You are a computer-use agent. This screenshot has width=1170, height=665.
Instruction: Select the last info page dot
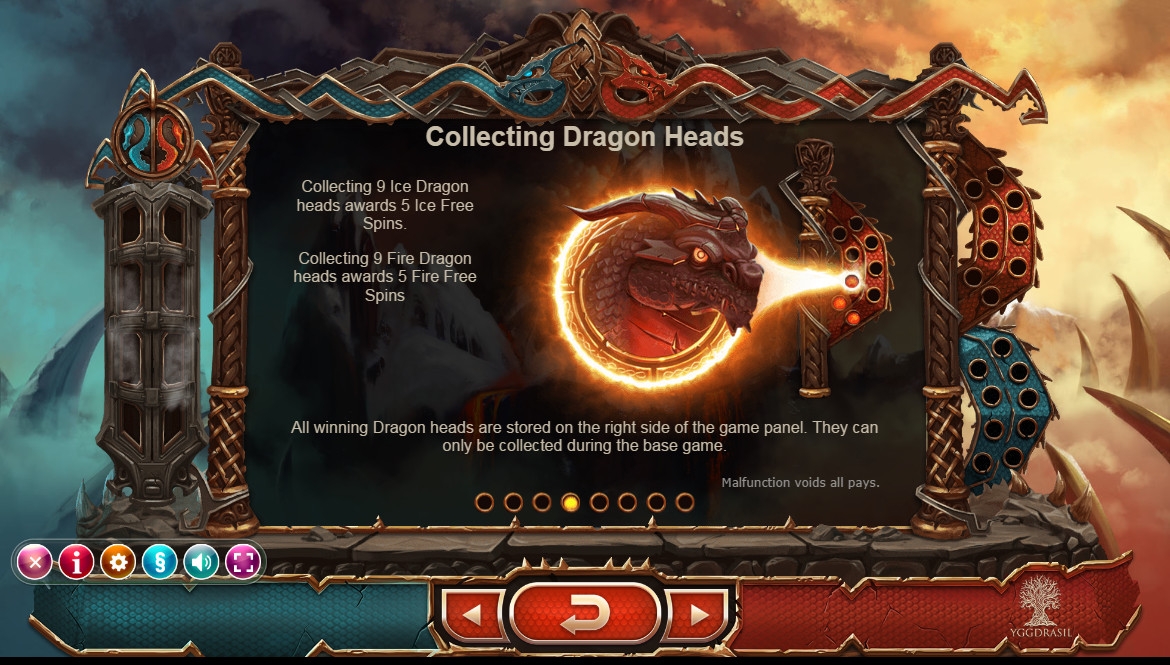click(685, 502)
